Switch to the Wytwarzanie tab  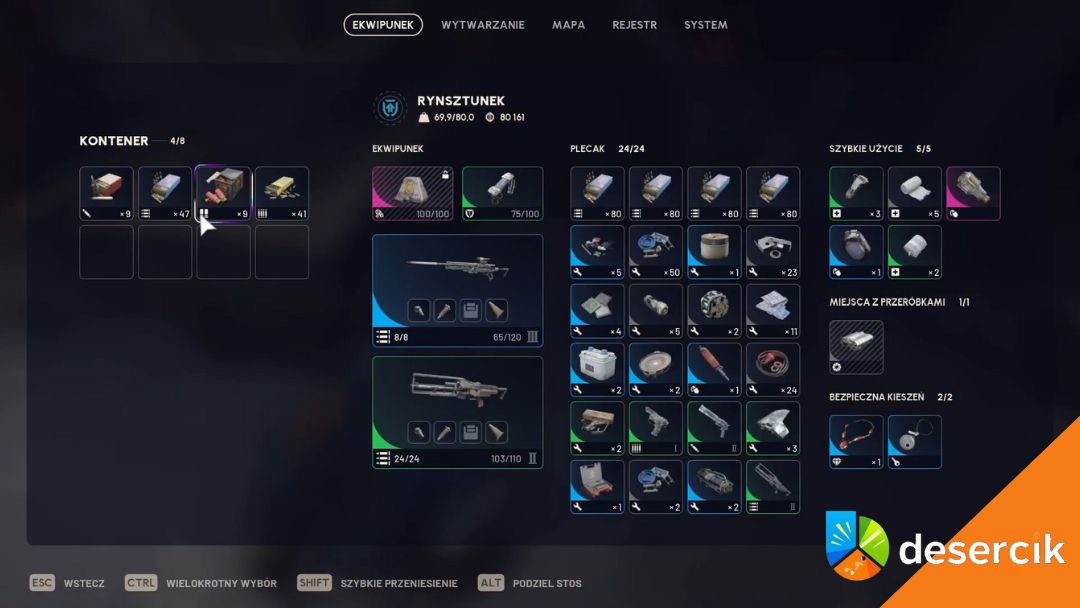483,25
